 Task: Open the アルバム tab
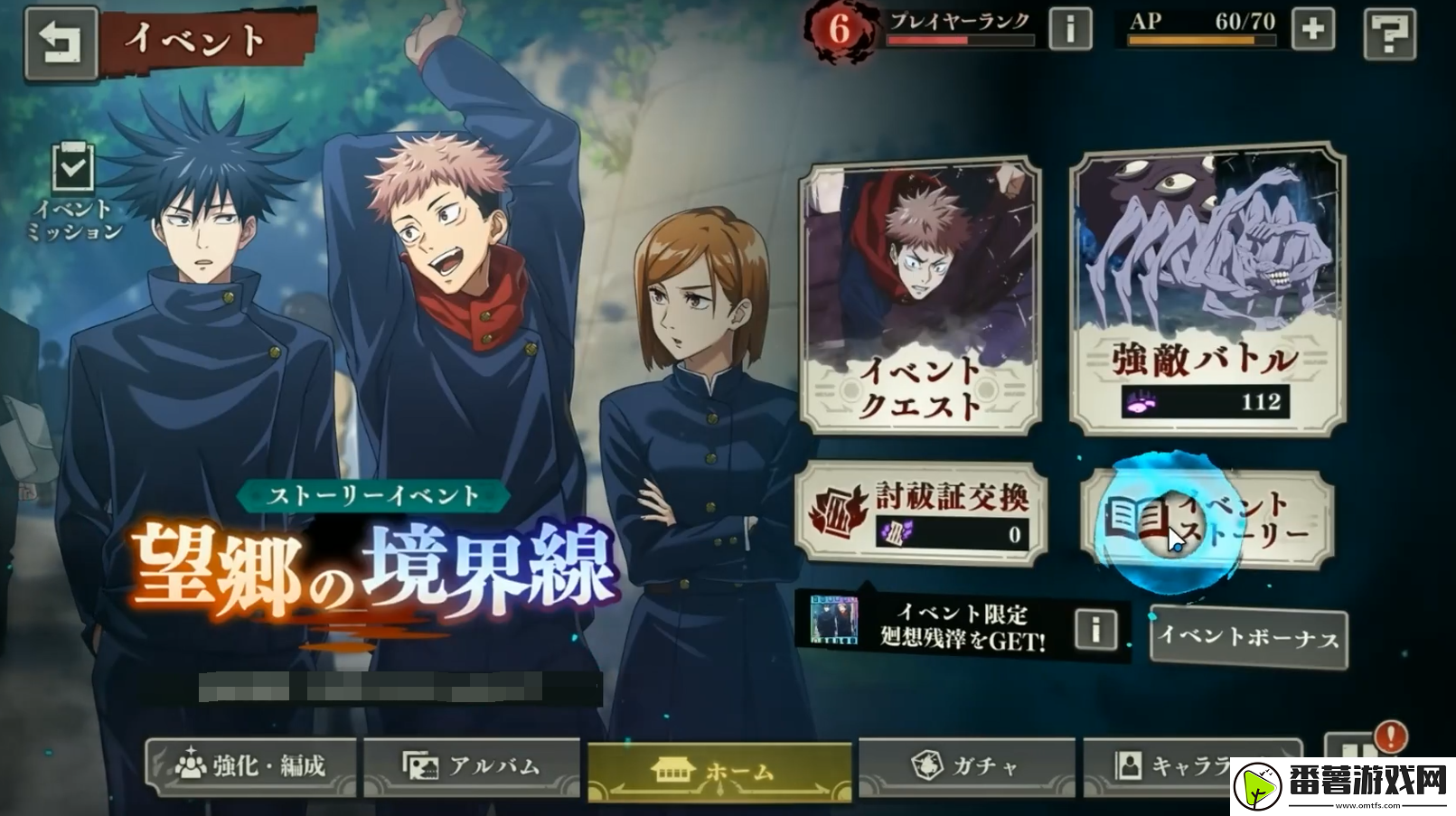pyautogui.click(x=471, y=766)
